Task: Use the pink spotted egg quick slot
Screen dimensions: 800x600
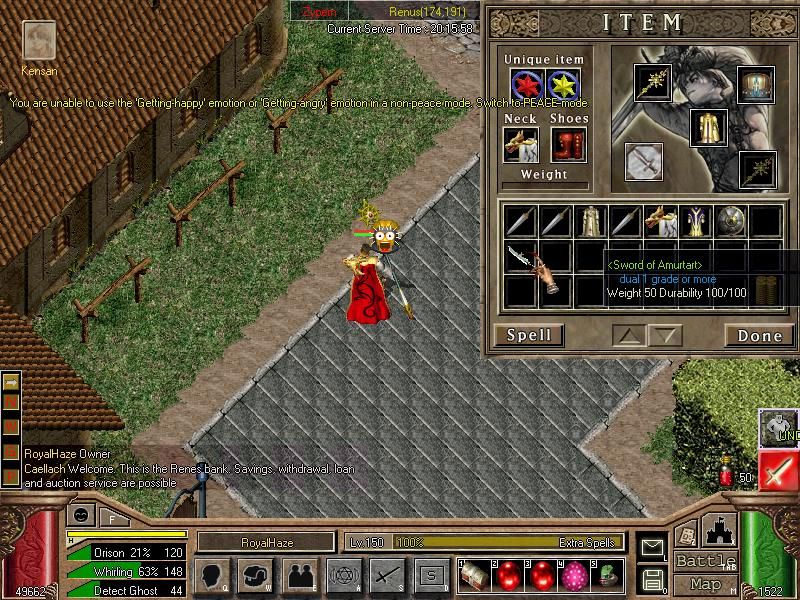Action: 574,575
